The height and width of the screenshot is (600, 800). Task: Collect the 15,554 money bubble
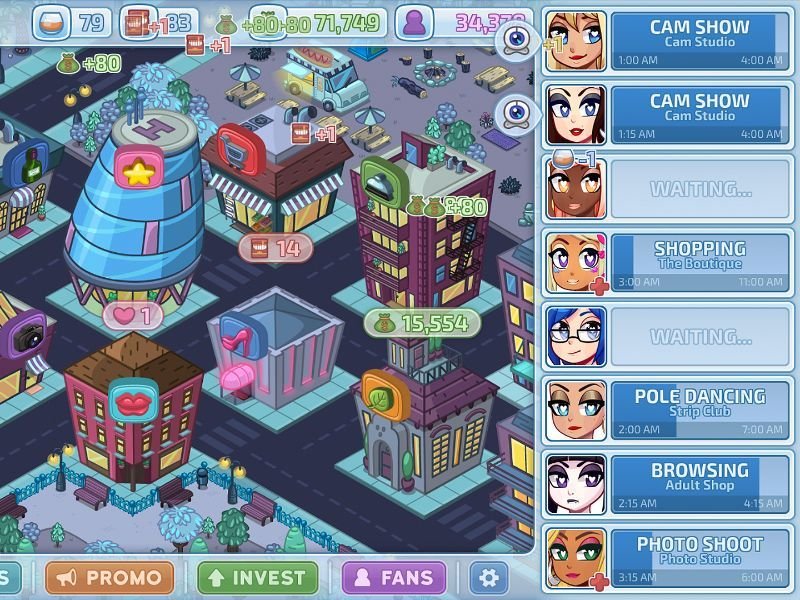click(x=422, y=322)
